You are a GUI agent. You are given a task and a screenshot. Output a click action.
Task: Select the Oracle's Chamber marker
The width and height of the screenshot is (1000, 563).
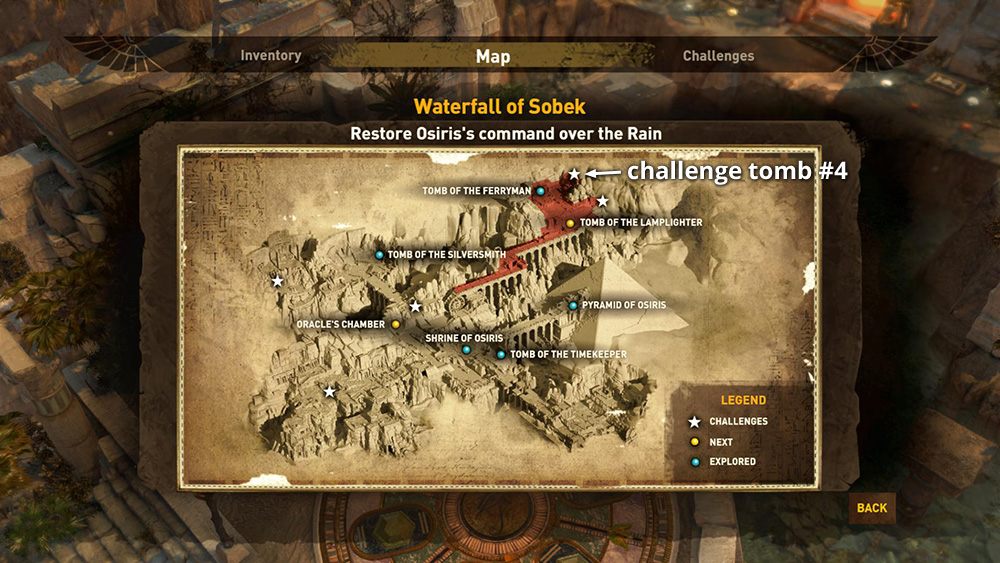396,325
